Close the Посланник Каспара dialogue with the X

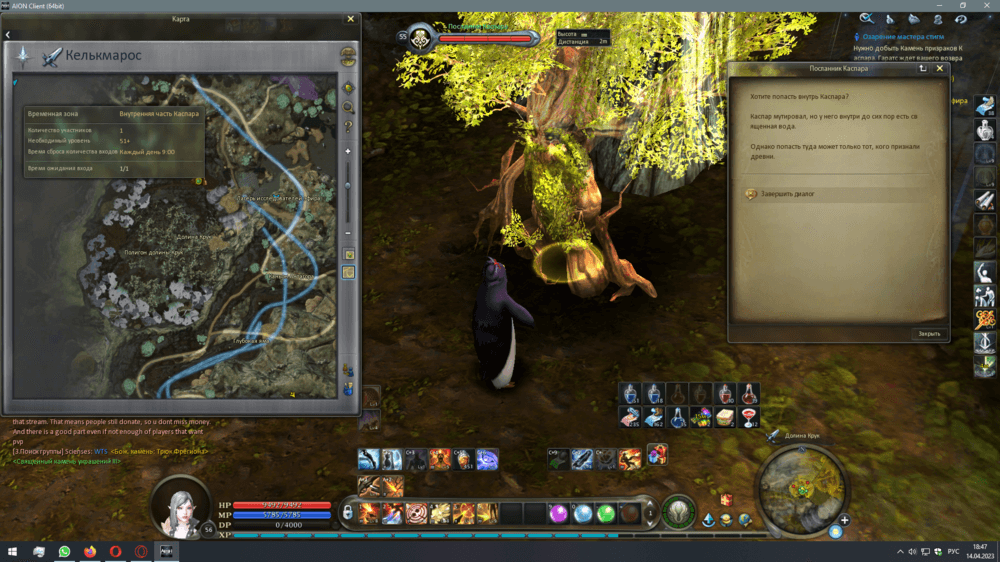pyautogui.click(x=940, y=69)
